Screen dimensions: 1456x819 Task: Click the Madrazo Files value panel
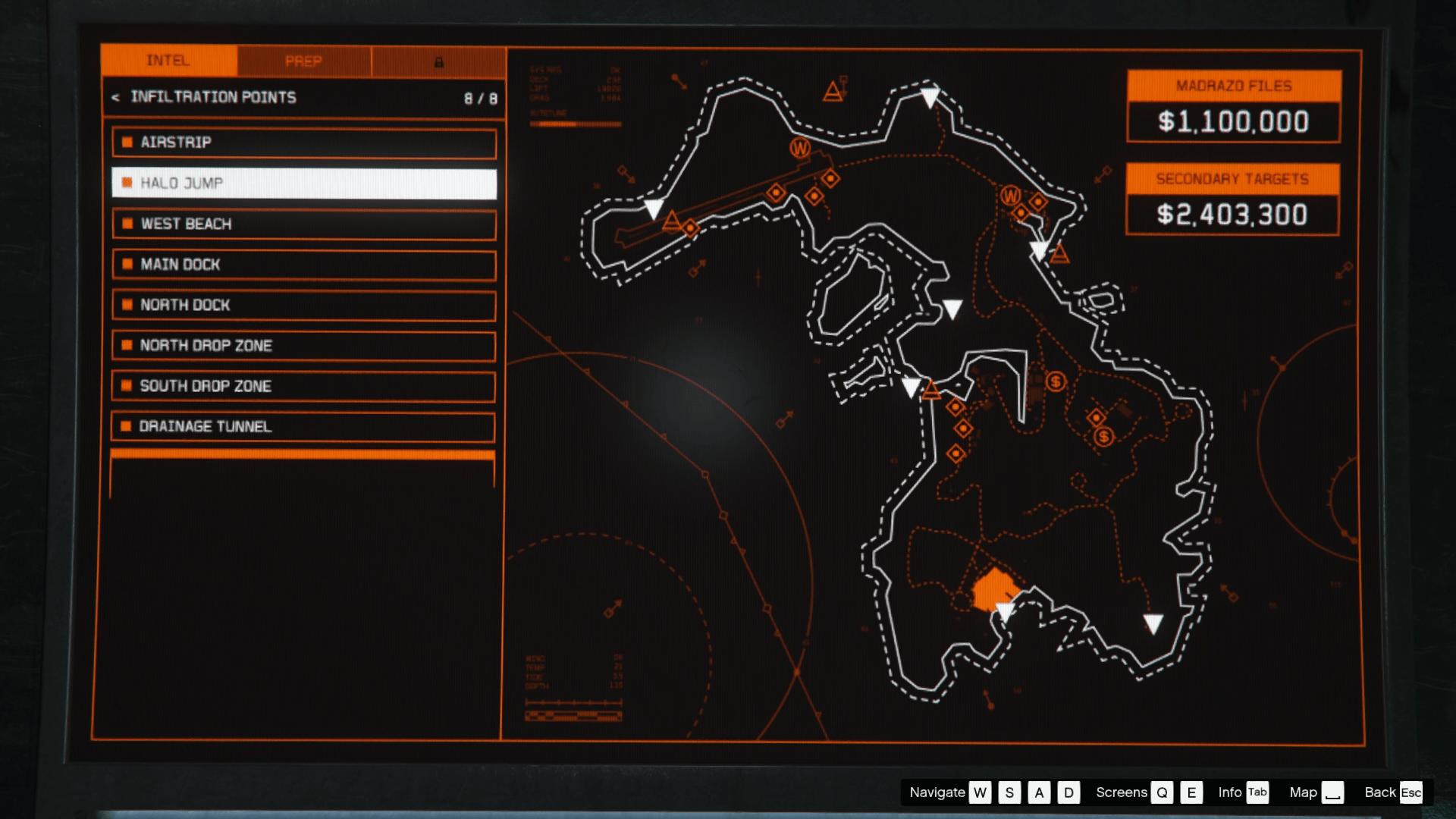[x=1232, y=121]
